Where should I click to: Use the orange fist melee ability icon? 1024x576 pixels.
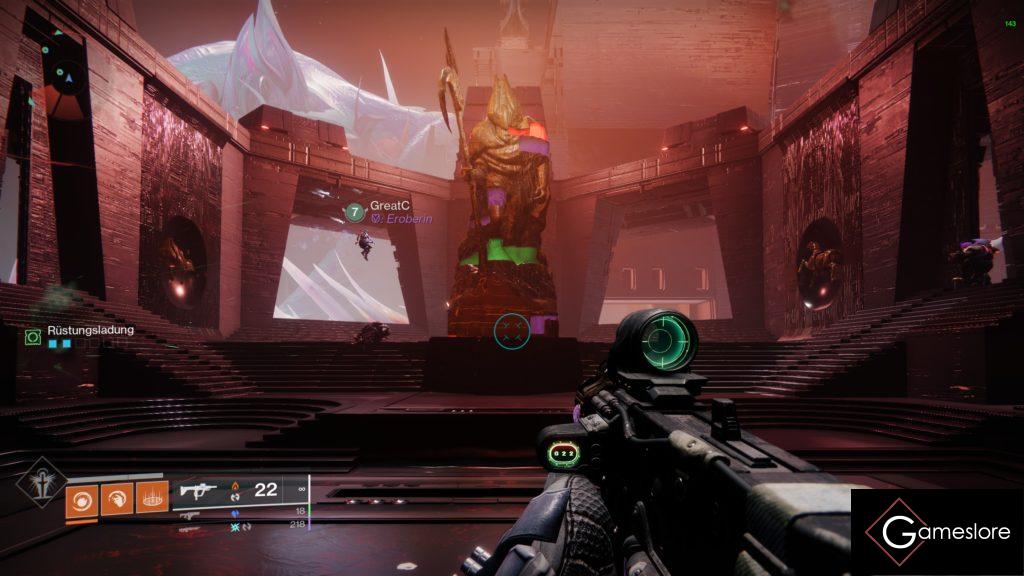(116, 498)
